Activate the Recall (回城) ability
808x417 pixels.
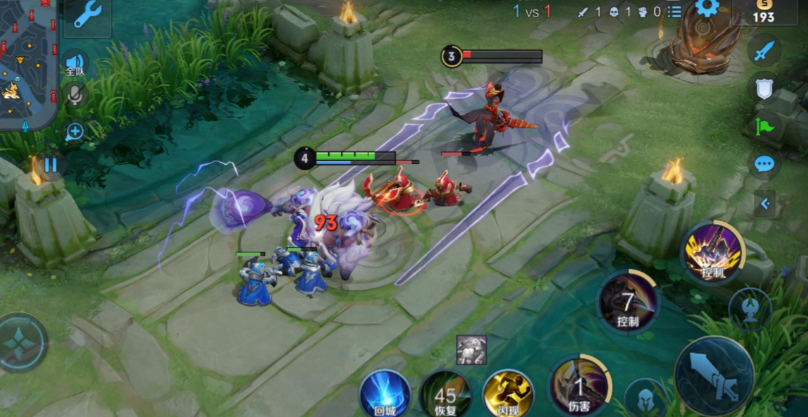[385, 393]
